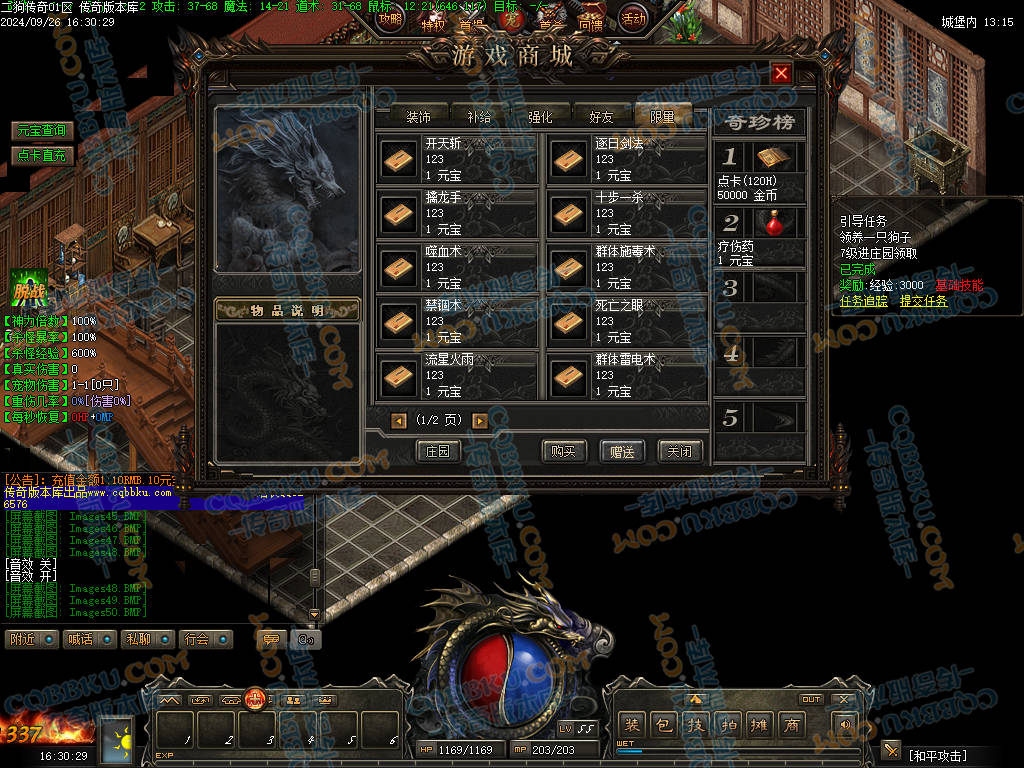Select the 强化 tab in the shop
The width and height of the screenshot is (1024, 768).
pyautogui.click(x=540, y=117)
